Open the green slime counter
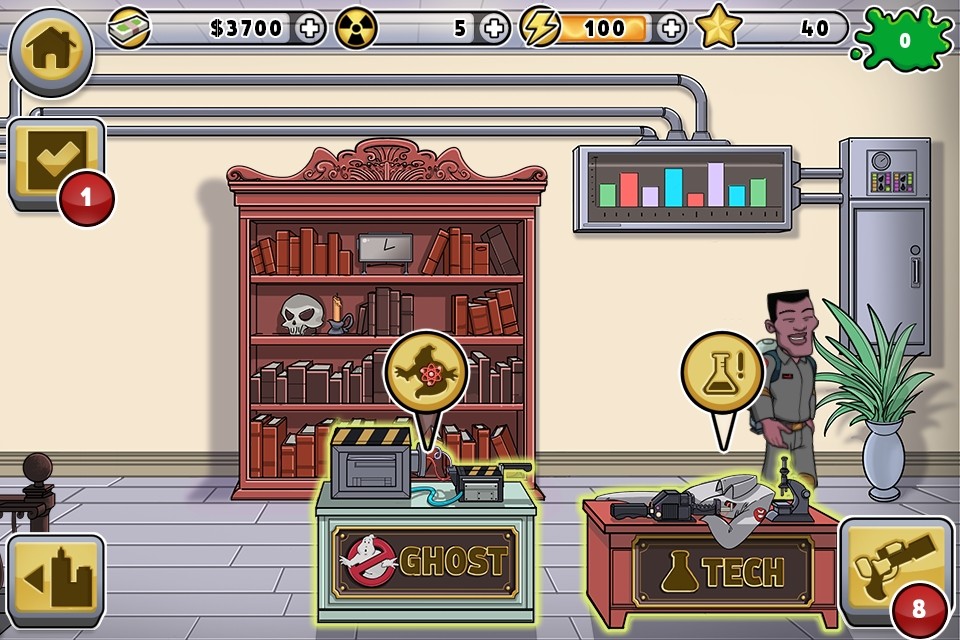Image resolution: width=960 pixels, height=640 pixels. point(904,41)
